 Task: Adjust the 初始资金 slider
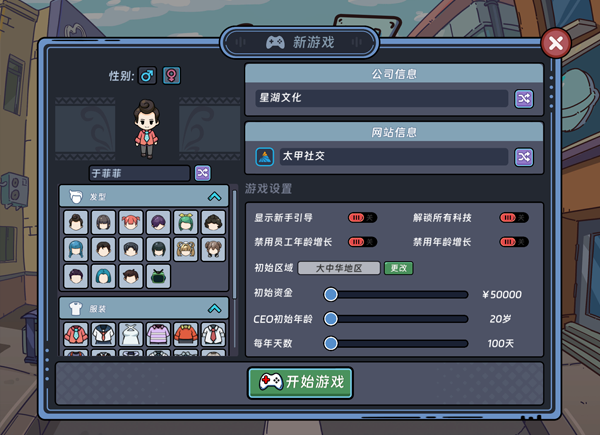(330, 295)
